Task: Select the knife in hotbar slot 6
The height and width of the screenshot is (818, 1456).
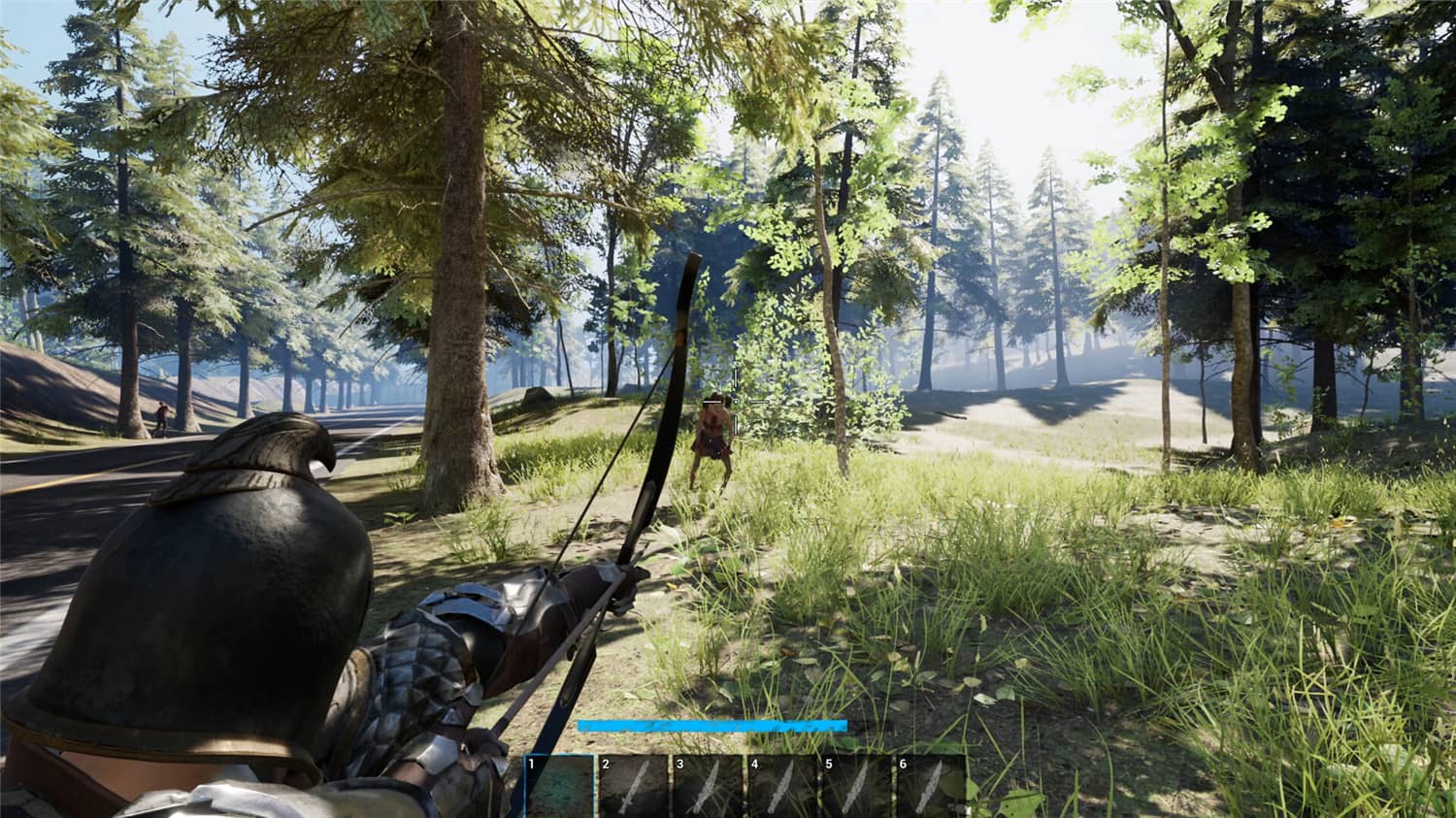Action: (931, 788)
